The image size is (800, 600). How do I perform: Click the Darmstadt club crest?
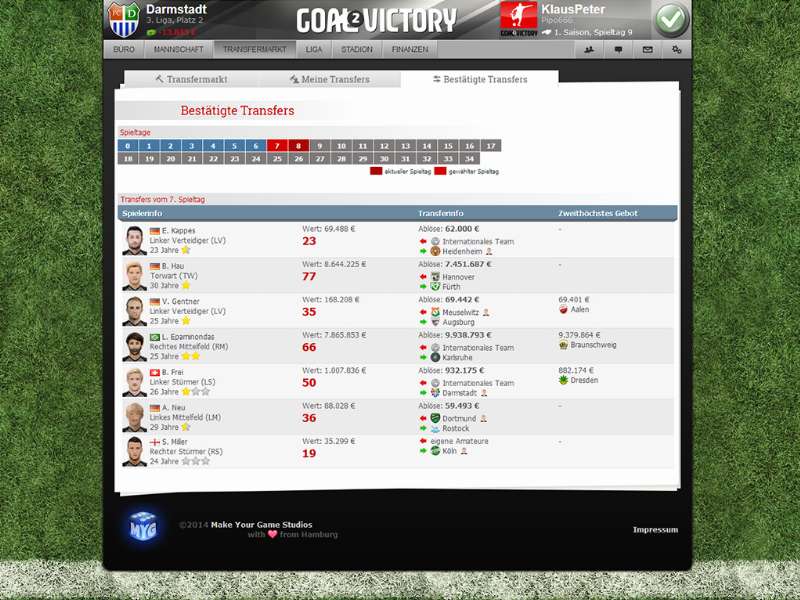point(124,20)
